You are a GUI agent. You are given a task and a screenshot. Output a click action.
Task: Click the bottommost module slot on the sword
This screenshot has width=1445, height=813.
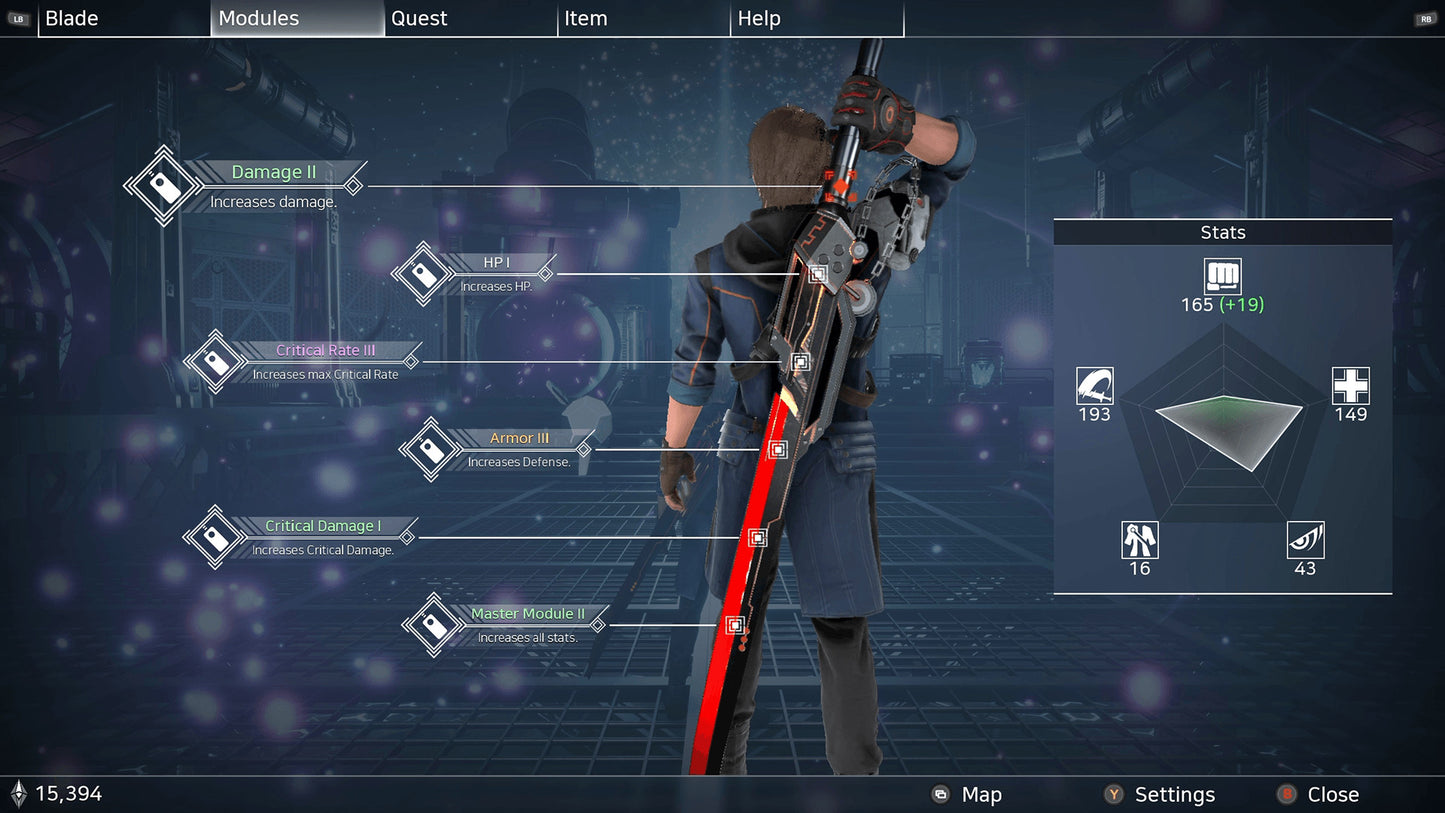click(735, 625)
